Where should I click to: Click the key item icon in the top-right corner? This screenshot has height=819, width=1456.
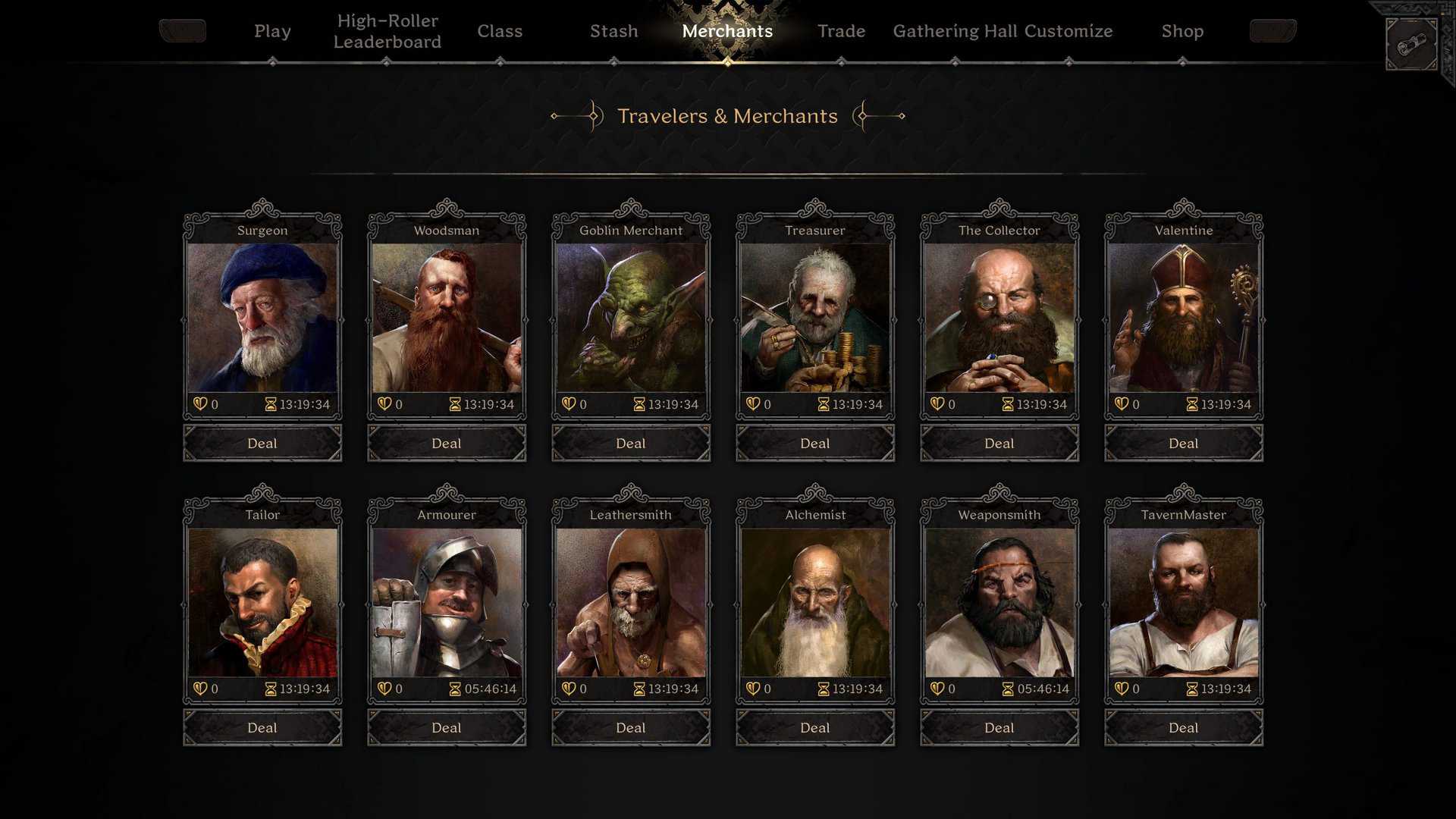pyautogui.click(x=1410, y=43)
